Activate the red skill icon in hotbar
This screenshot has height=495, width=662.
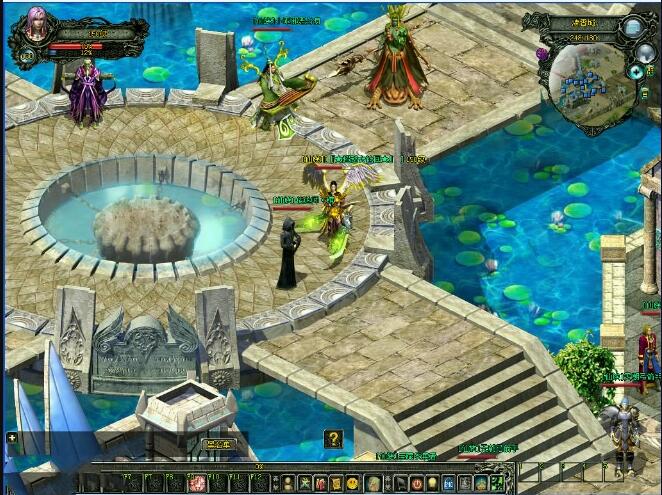click(x=197, y=484)
